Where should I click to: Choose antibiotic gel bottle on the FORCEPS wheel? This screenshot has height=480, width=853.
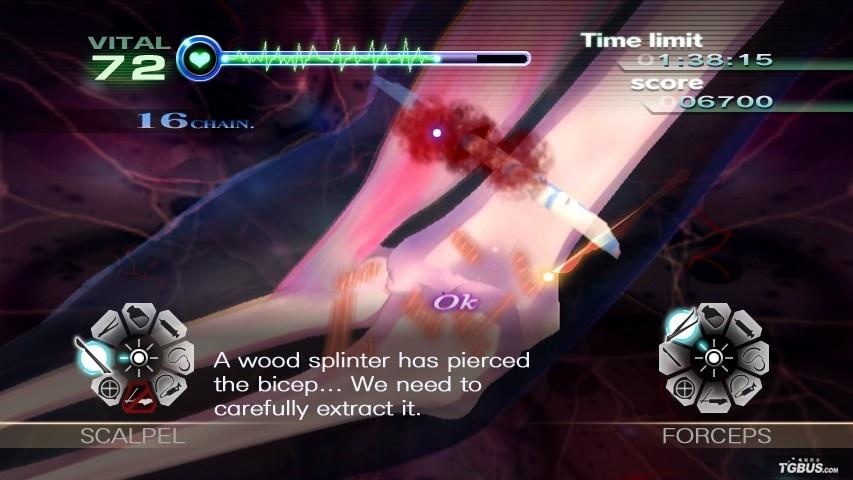(713, 318)
